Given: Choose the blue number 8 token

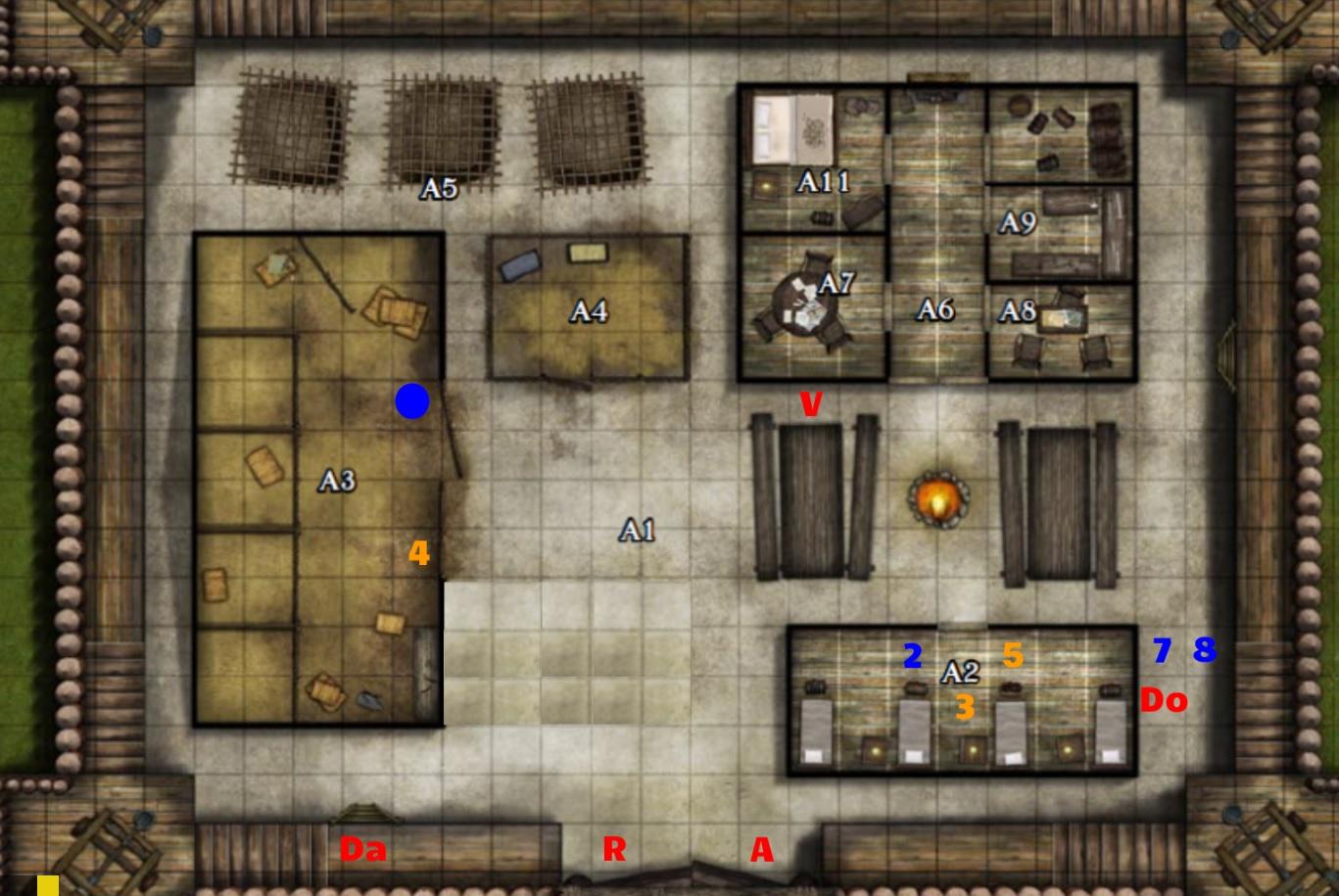Looking at the screenshot, I should coord(1205,649).
